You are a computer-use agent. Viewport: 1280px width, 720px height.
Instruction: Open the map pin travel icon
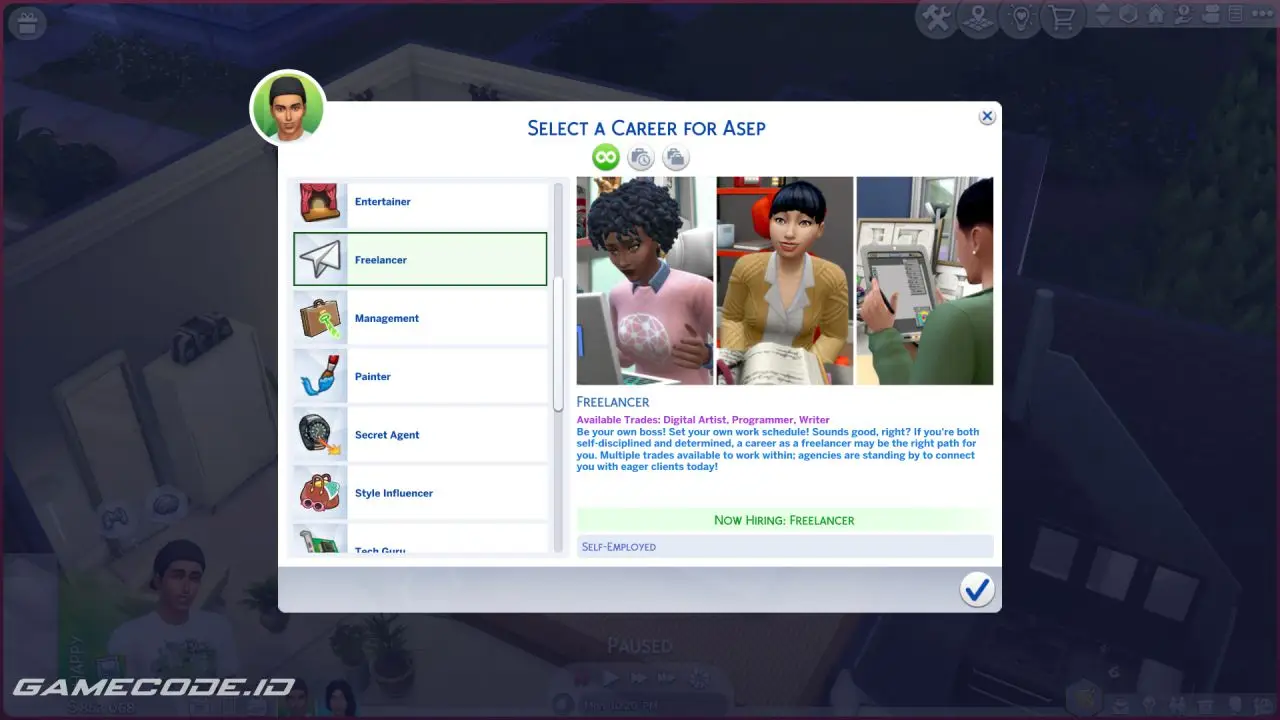tap(980, 19)
